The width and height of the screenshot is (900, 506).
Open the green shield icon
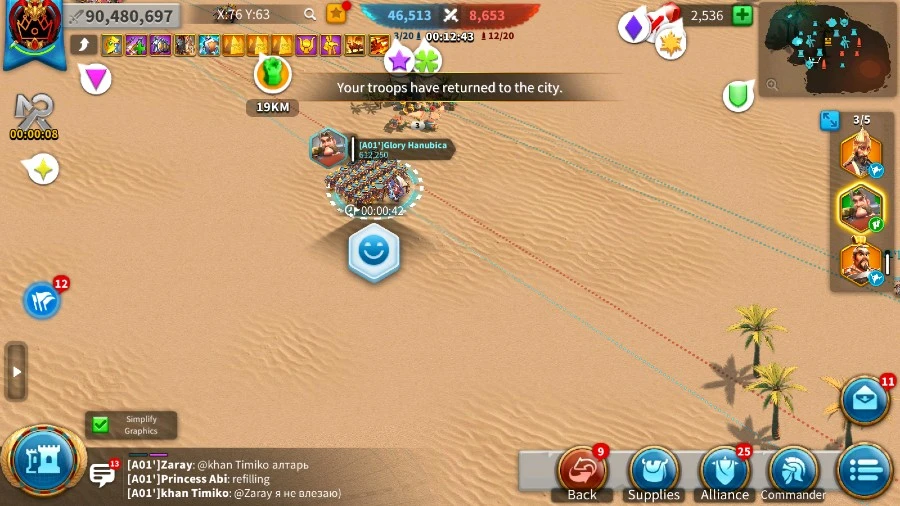[x=738, y=96]
